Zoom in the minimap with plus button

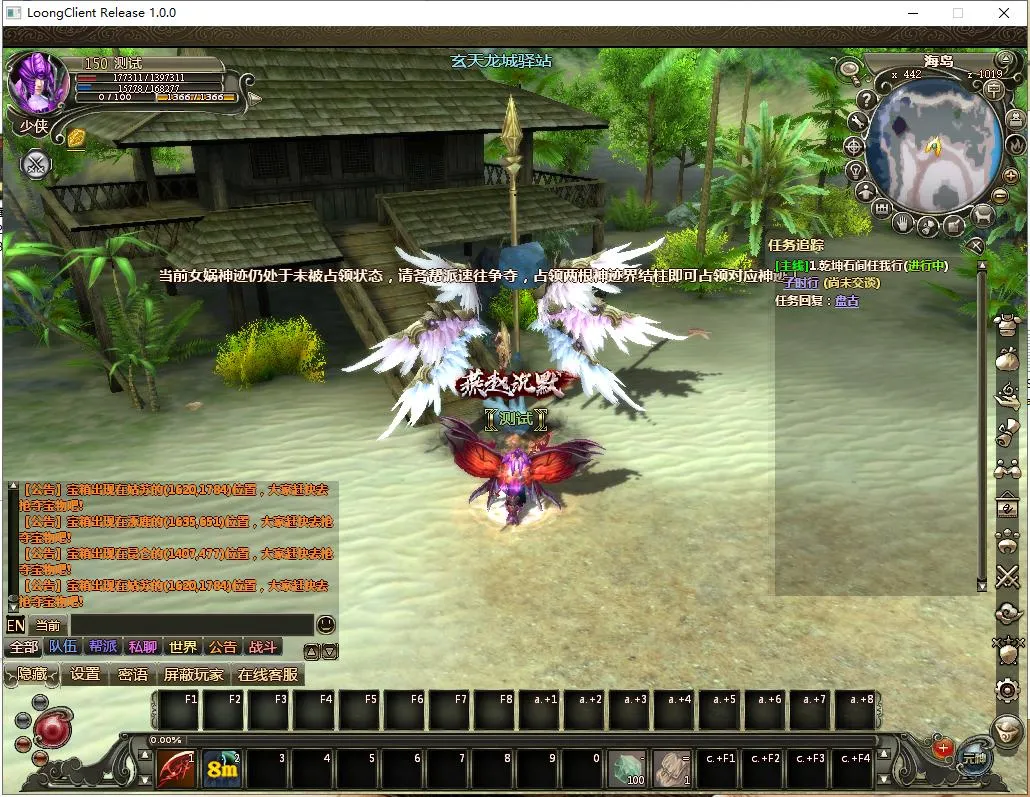click(x=1010, y=176)
